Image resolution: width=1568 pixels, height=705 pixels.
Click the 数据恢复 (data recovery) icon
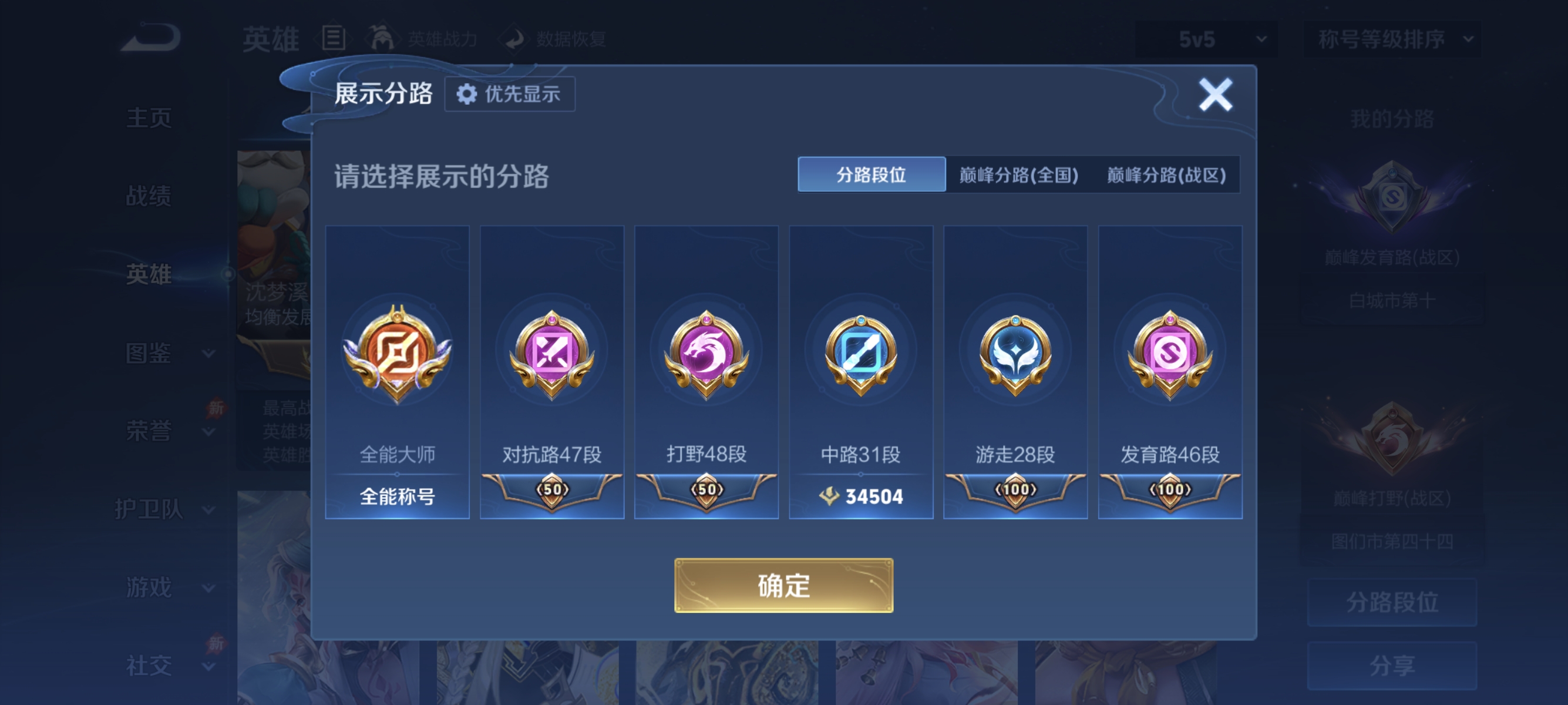point(515,38)
